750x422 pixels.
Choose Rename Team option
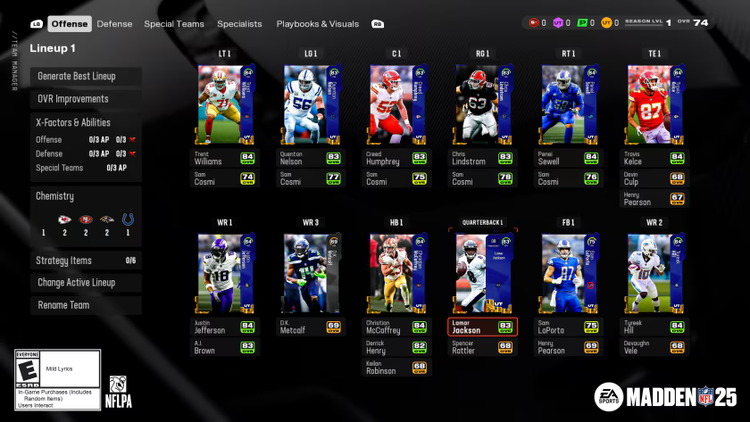click(x=85, y=305)
